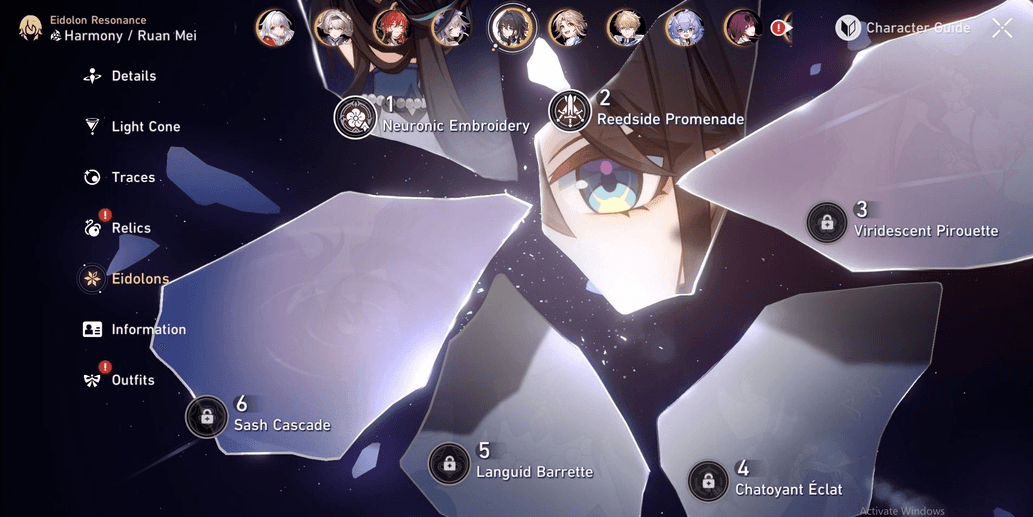Inspect the locked Languid Barrette eidolon
Image resolution: width=1033 pixels, height=517 pixels.
click(x=449, y=464)
